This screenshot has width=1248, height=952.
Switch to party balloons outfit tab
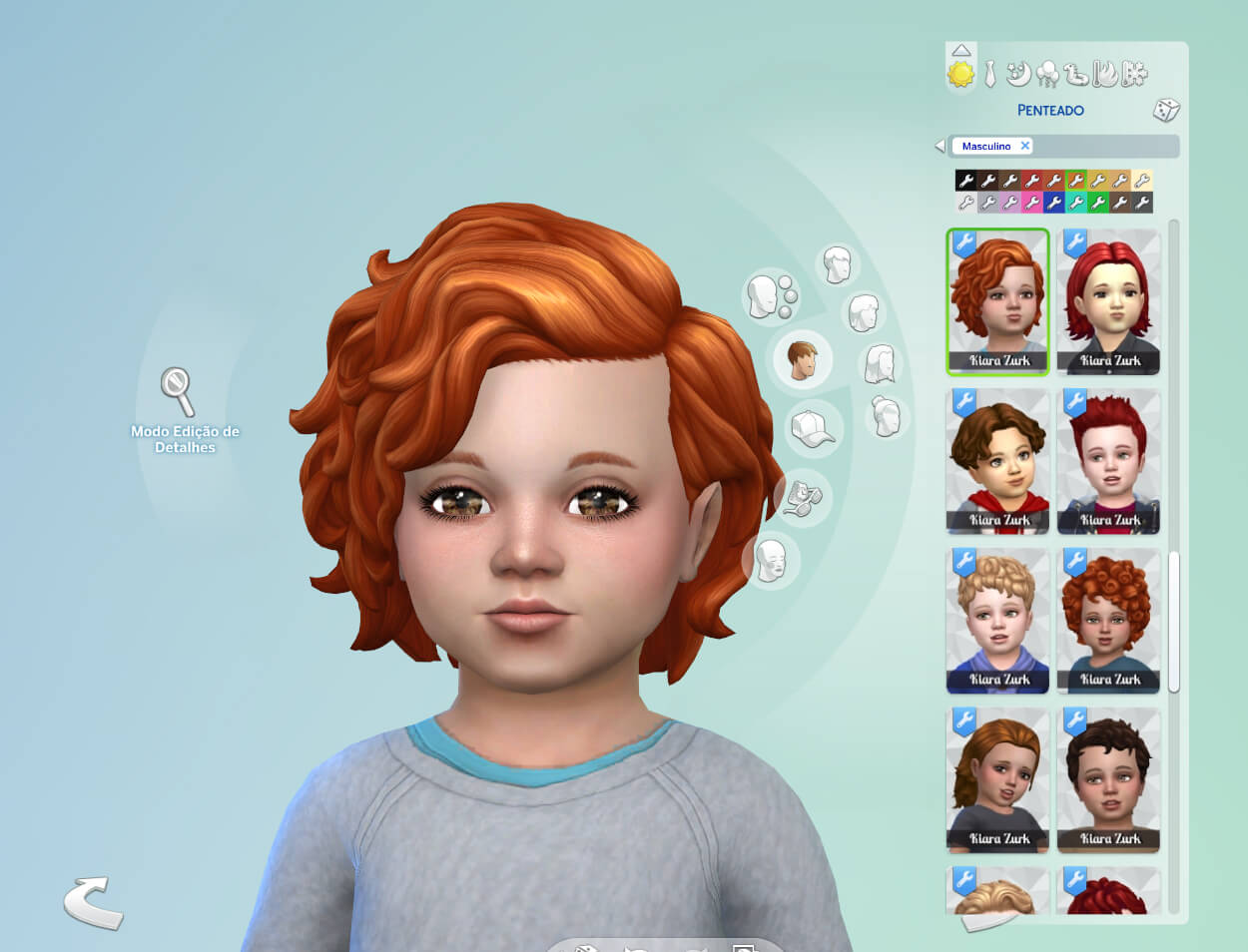coord(1048,74)
